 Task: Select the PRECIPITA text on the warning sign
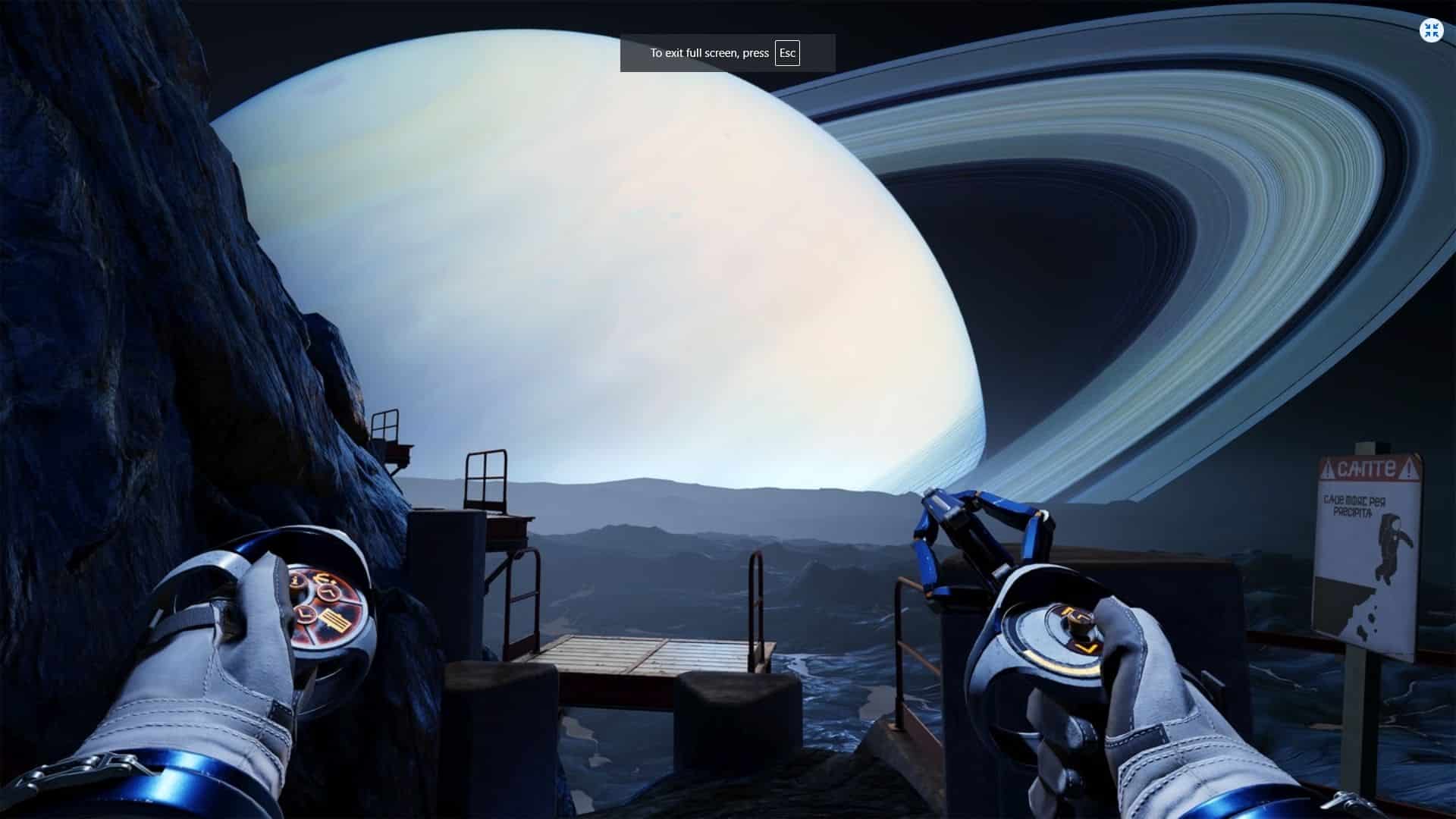[x=1354, y=513]
